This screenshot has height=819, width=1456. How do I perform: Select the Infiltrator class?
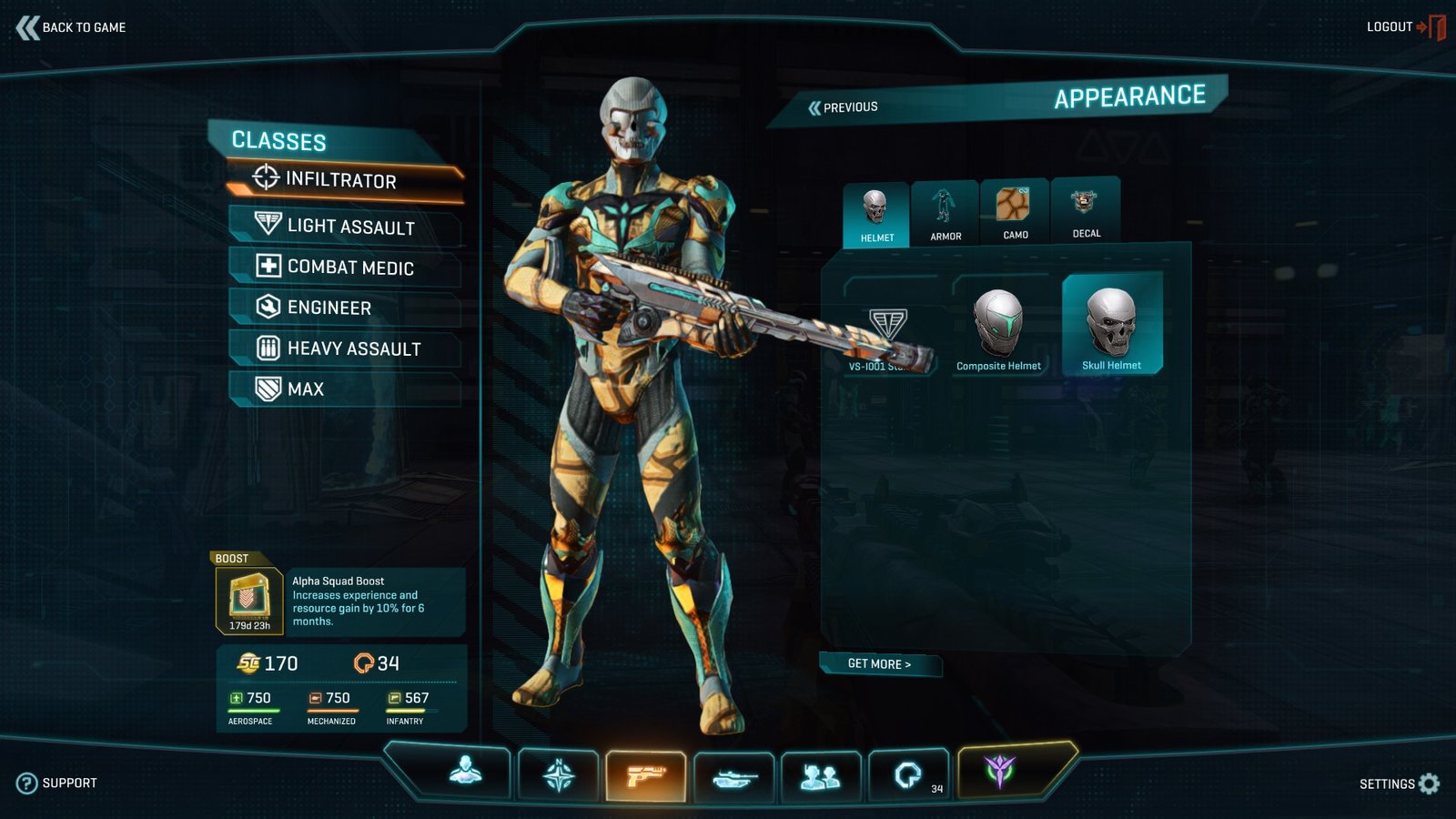pyautogui.click(x=340, y=179)
